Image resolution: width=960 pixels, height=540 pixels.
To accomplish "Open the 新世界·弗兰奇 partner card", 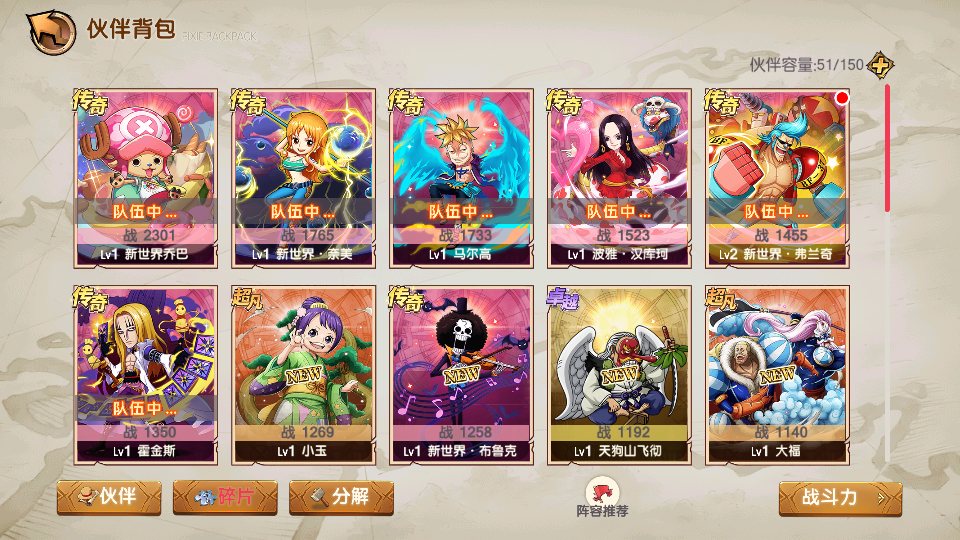I will click(778, 177).
